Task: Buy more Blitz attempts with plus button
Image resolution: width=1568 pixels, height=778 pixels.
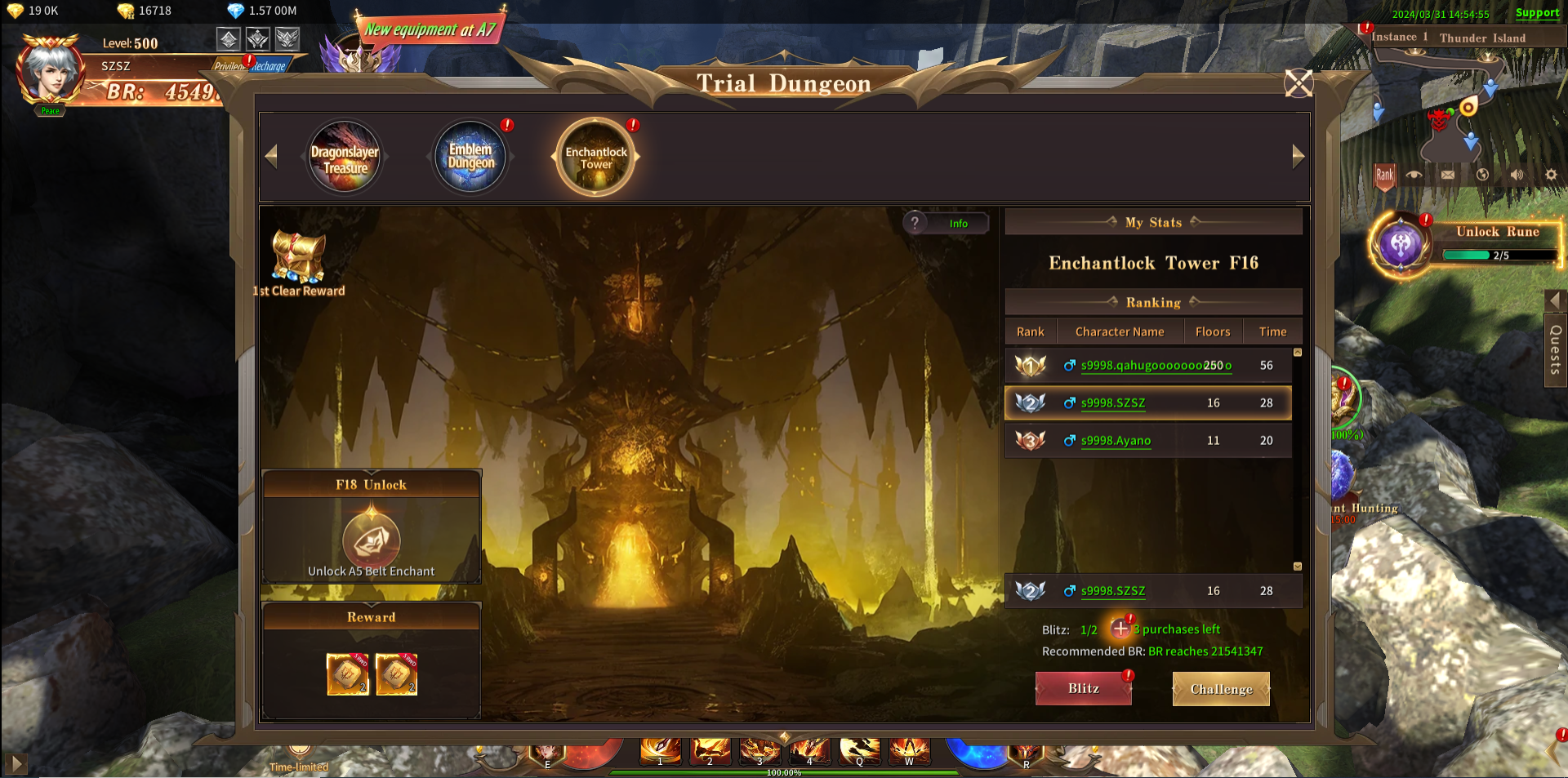Action: [1120, 629]
